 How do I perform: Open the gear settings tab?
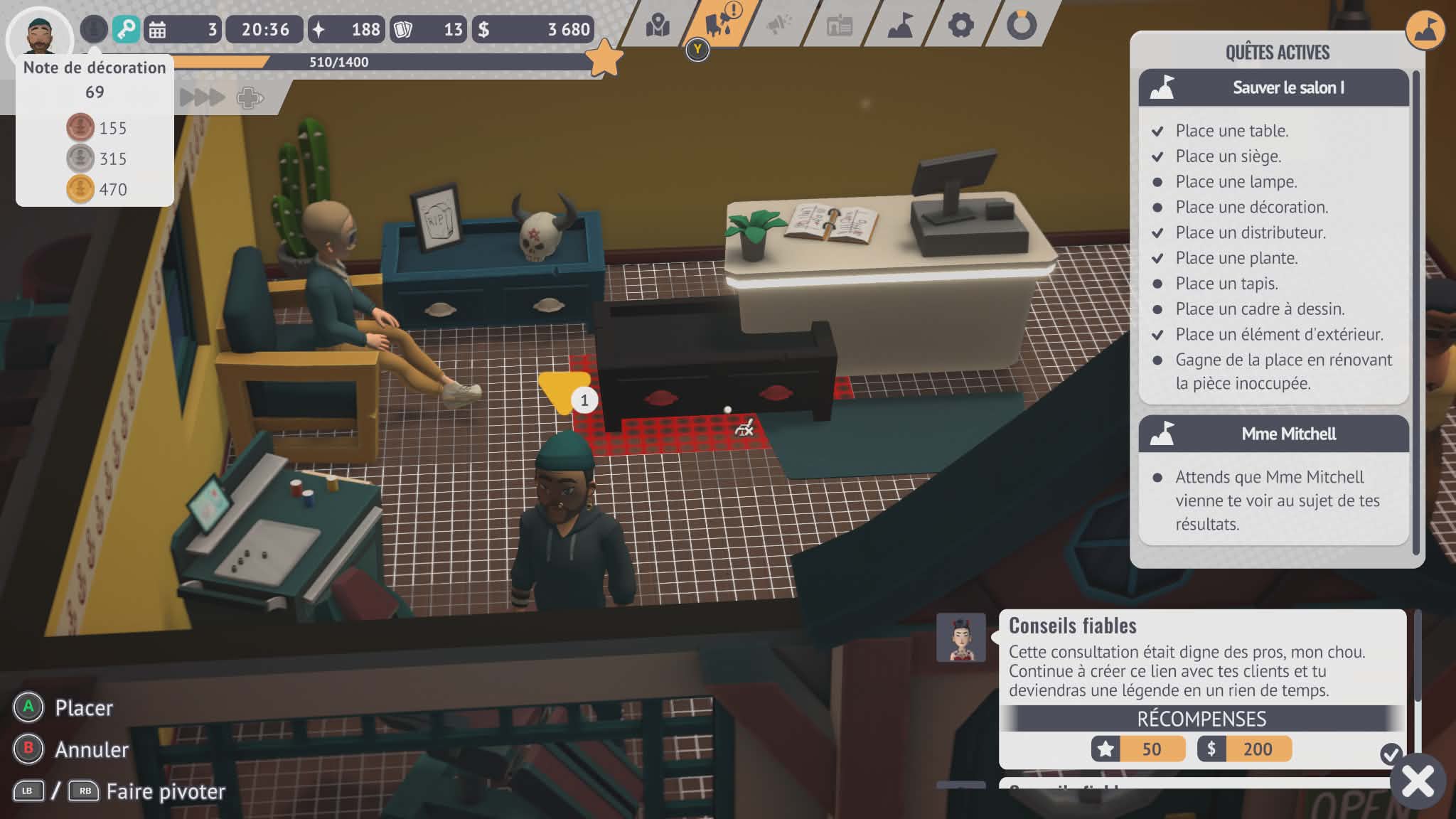960,26
